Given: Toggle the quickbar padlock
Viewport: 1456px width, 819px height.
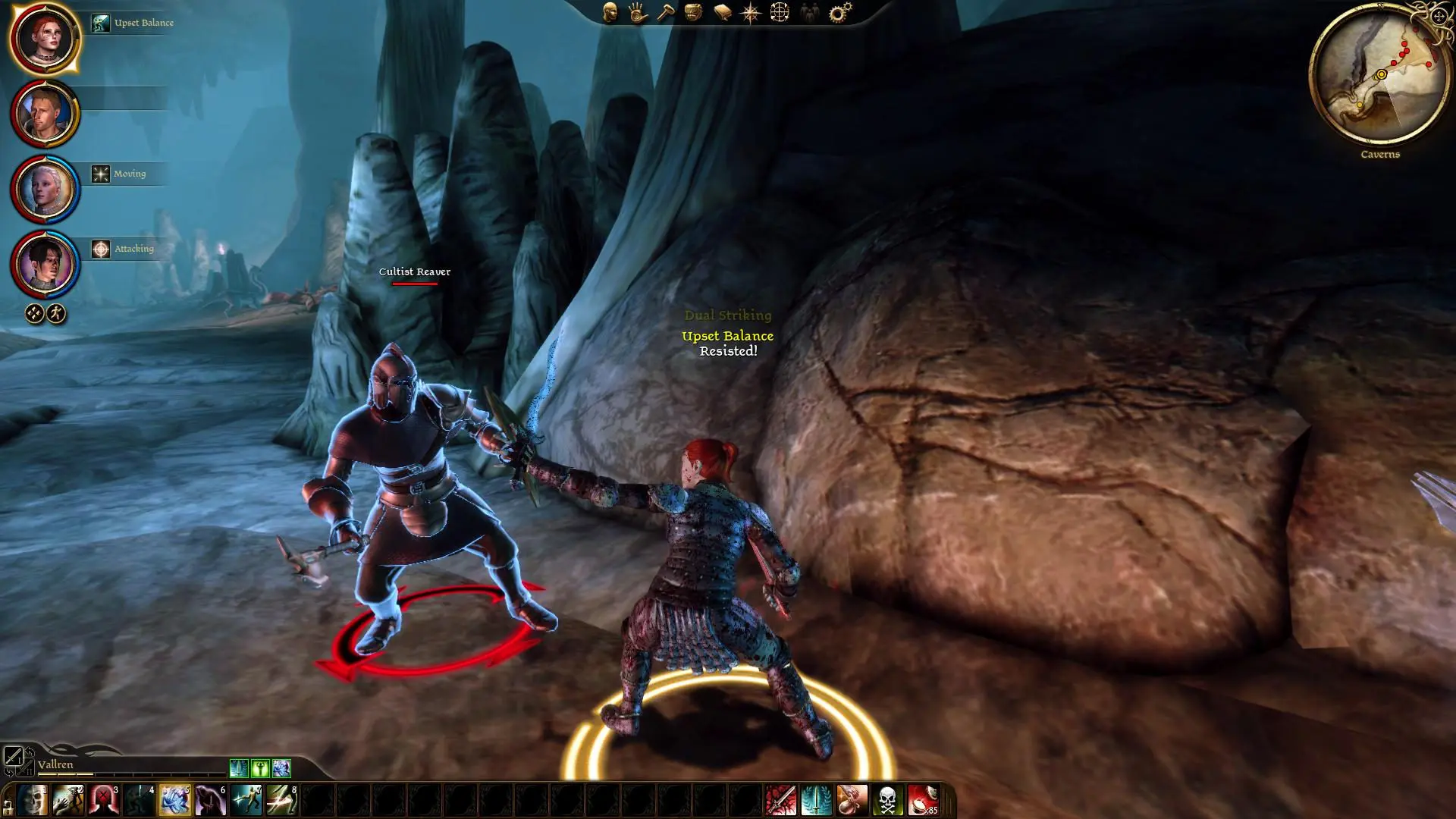Looking at the screenshot, I should (8, 805).
